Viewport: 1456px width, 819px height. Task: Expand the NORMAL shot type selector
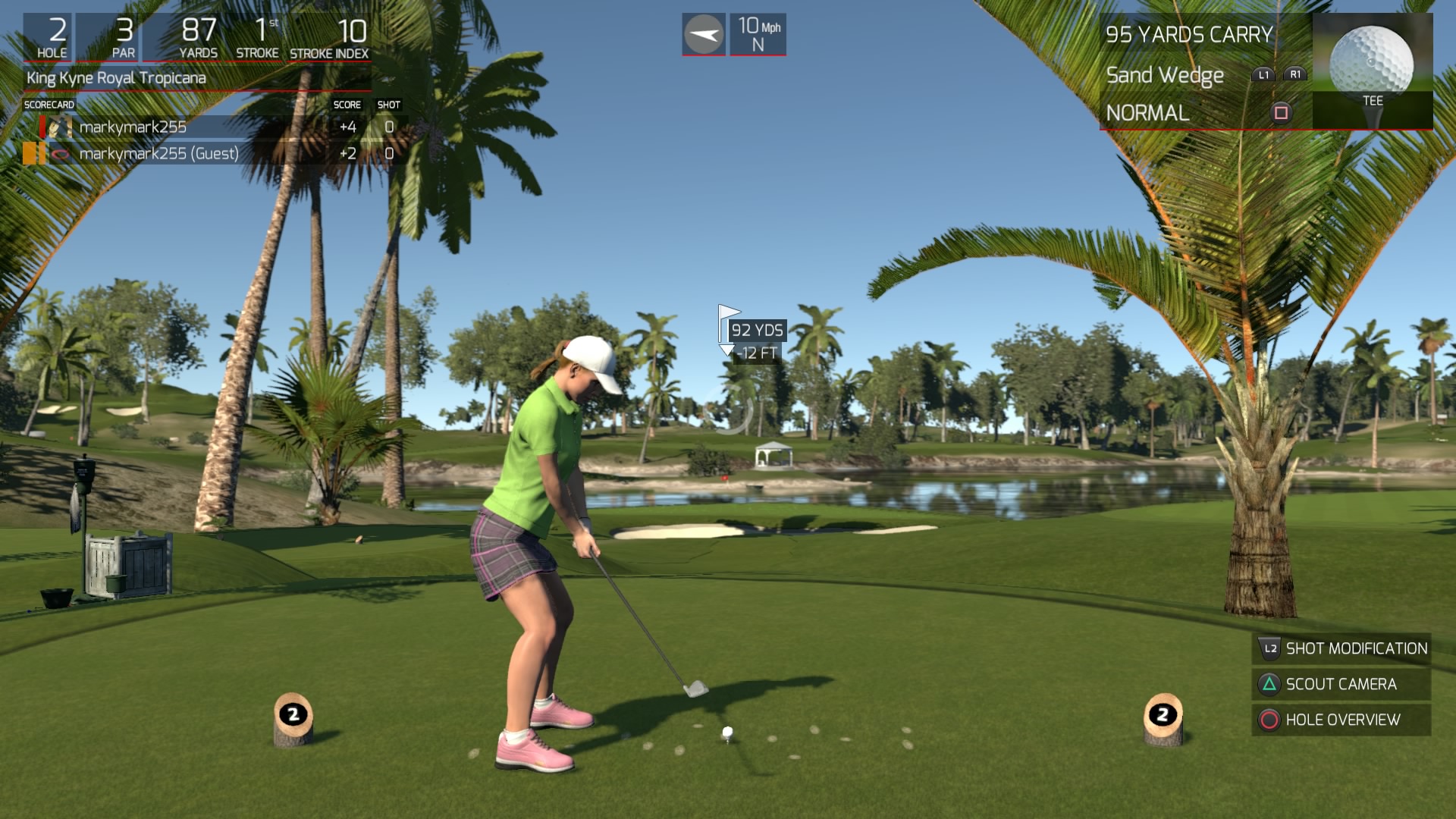coord(1148,113)
